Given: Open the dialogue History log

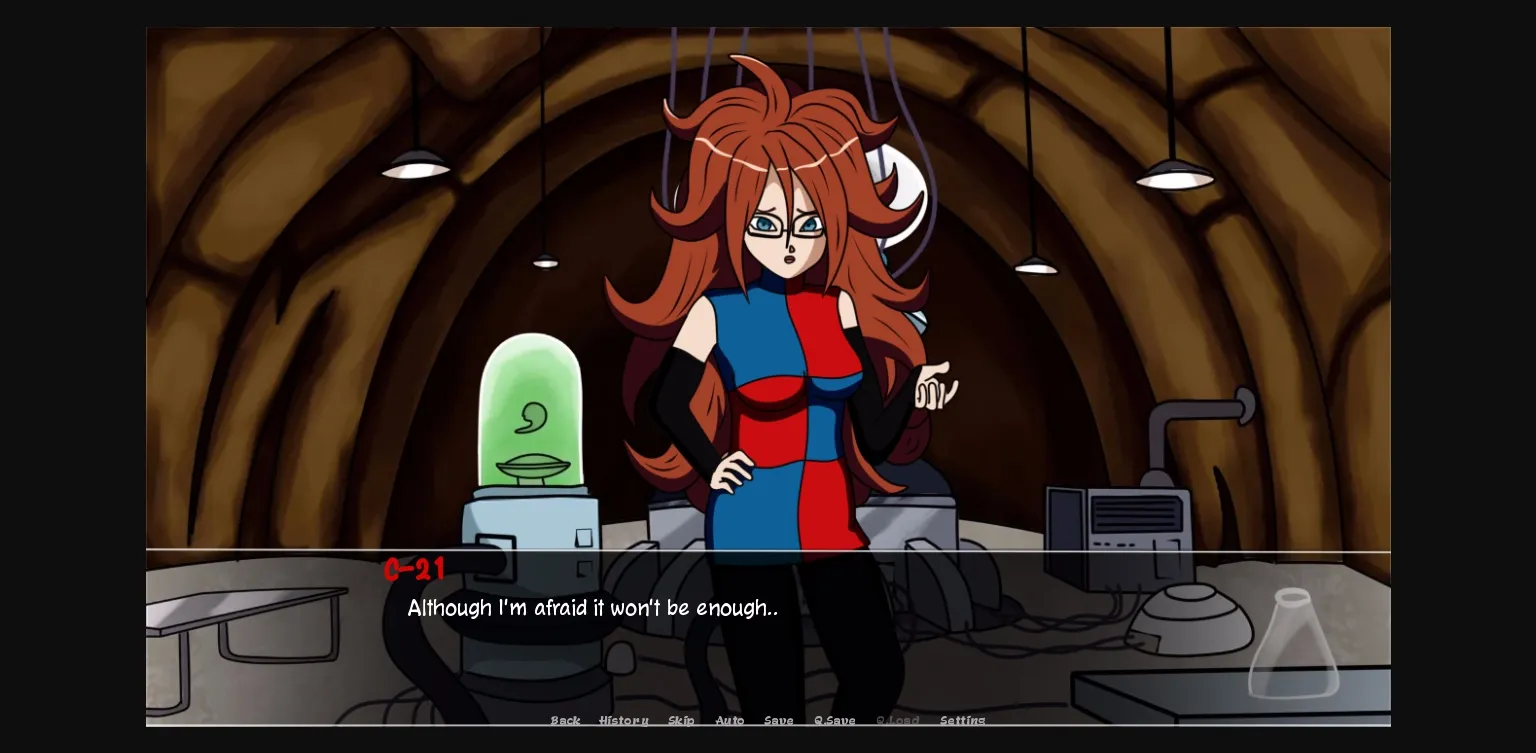Looking at the screenshot, I should [x=623, y=720].
